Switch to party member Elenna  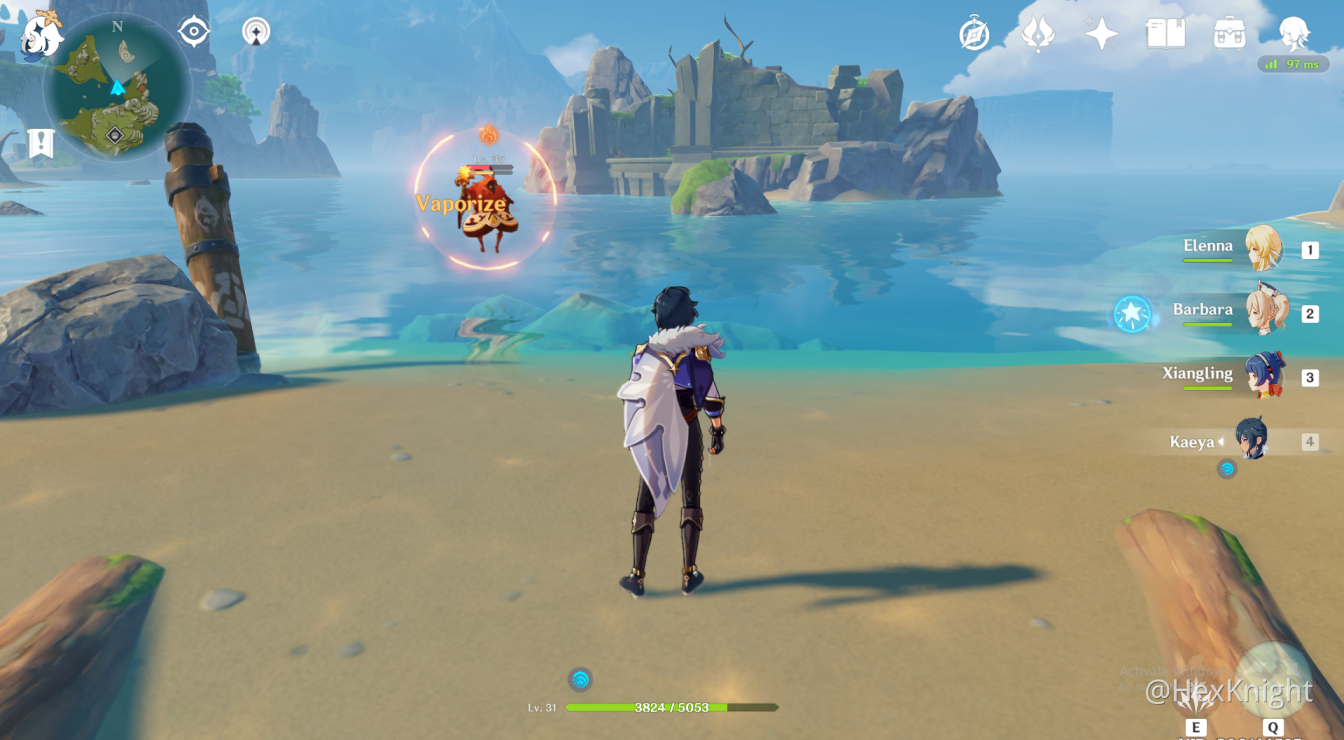pos(1262,249)
